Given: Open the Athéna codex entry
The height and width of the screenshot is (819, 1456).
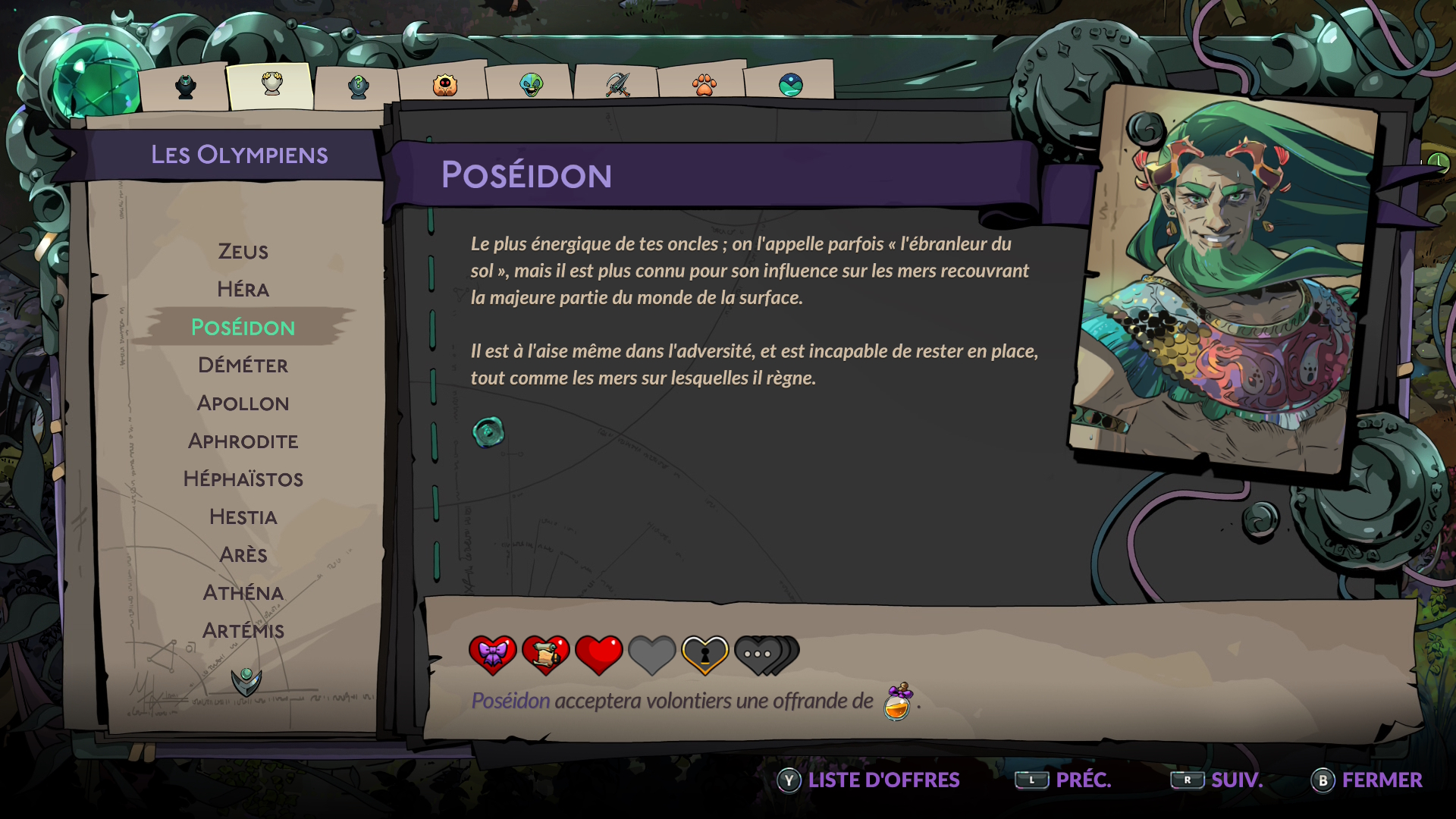Looking at the screenshot, I should click(243, 593).
